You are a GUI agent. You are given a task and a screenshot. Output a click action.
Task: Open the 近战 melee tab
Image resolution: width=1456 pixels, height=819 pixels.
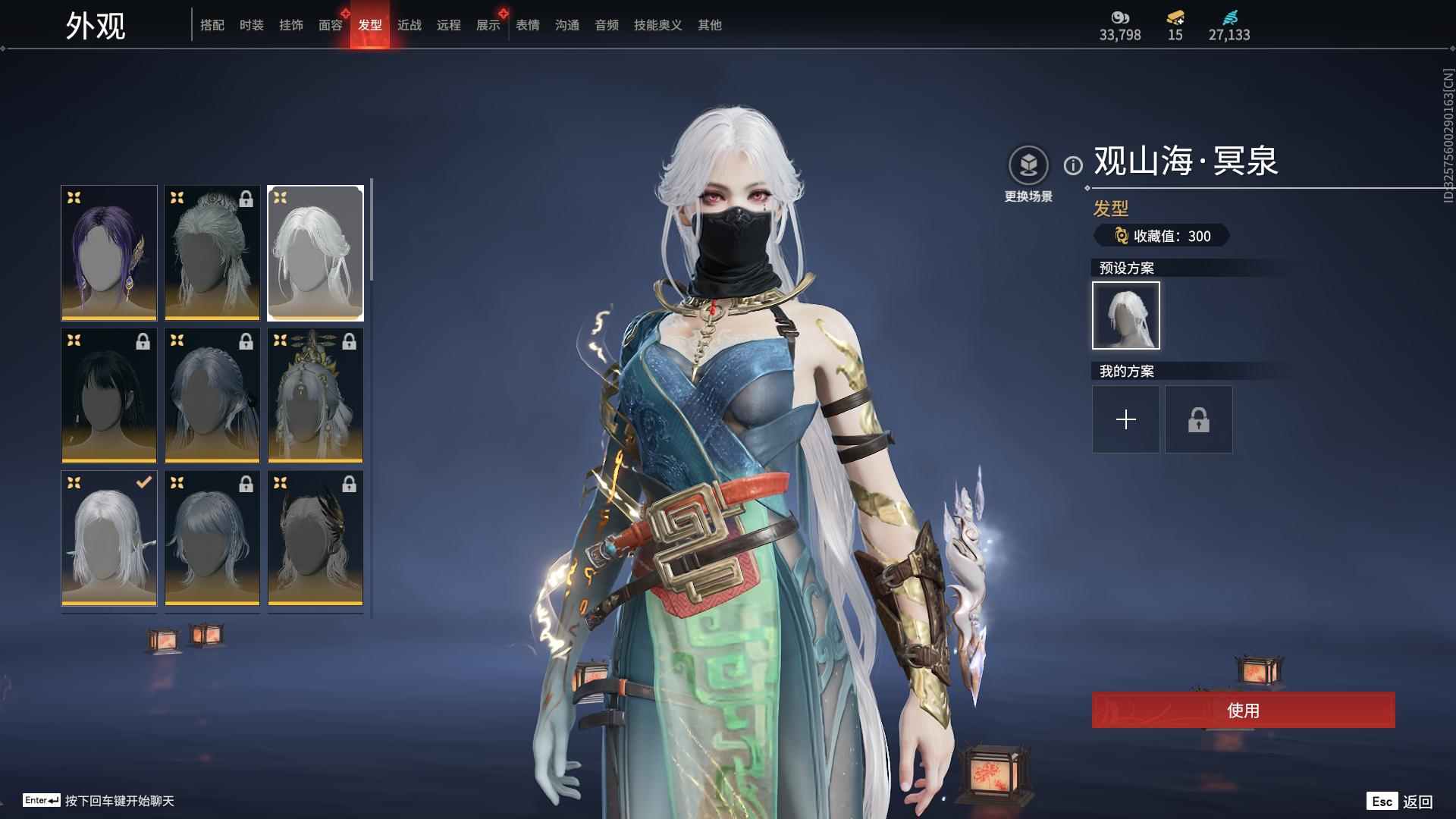tap(409, 25)
